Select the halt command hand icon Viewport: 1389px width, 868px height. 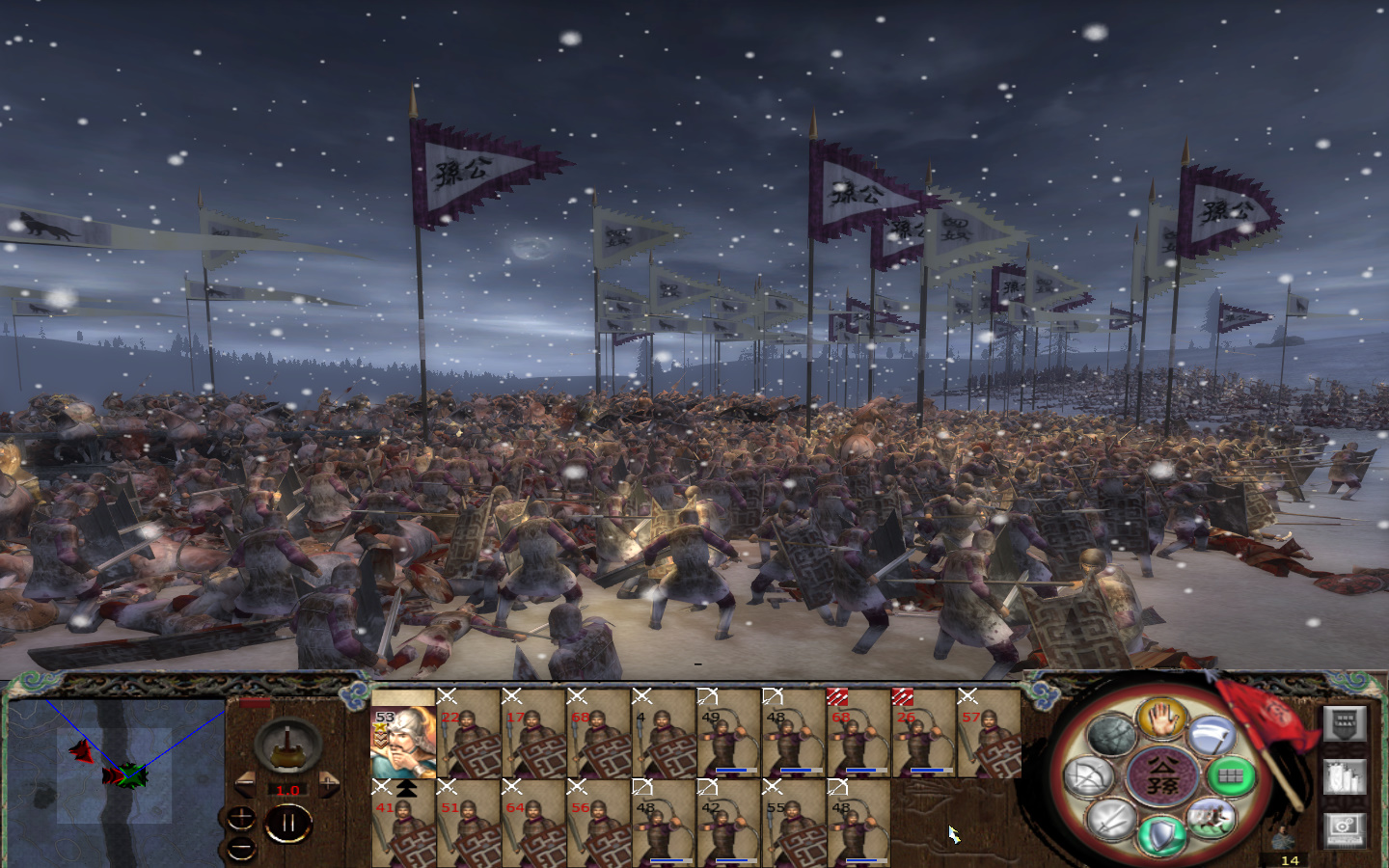pyautogui.click(x=1160, y=719)
